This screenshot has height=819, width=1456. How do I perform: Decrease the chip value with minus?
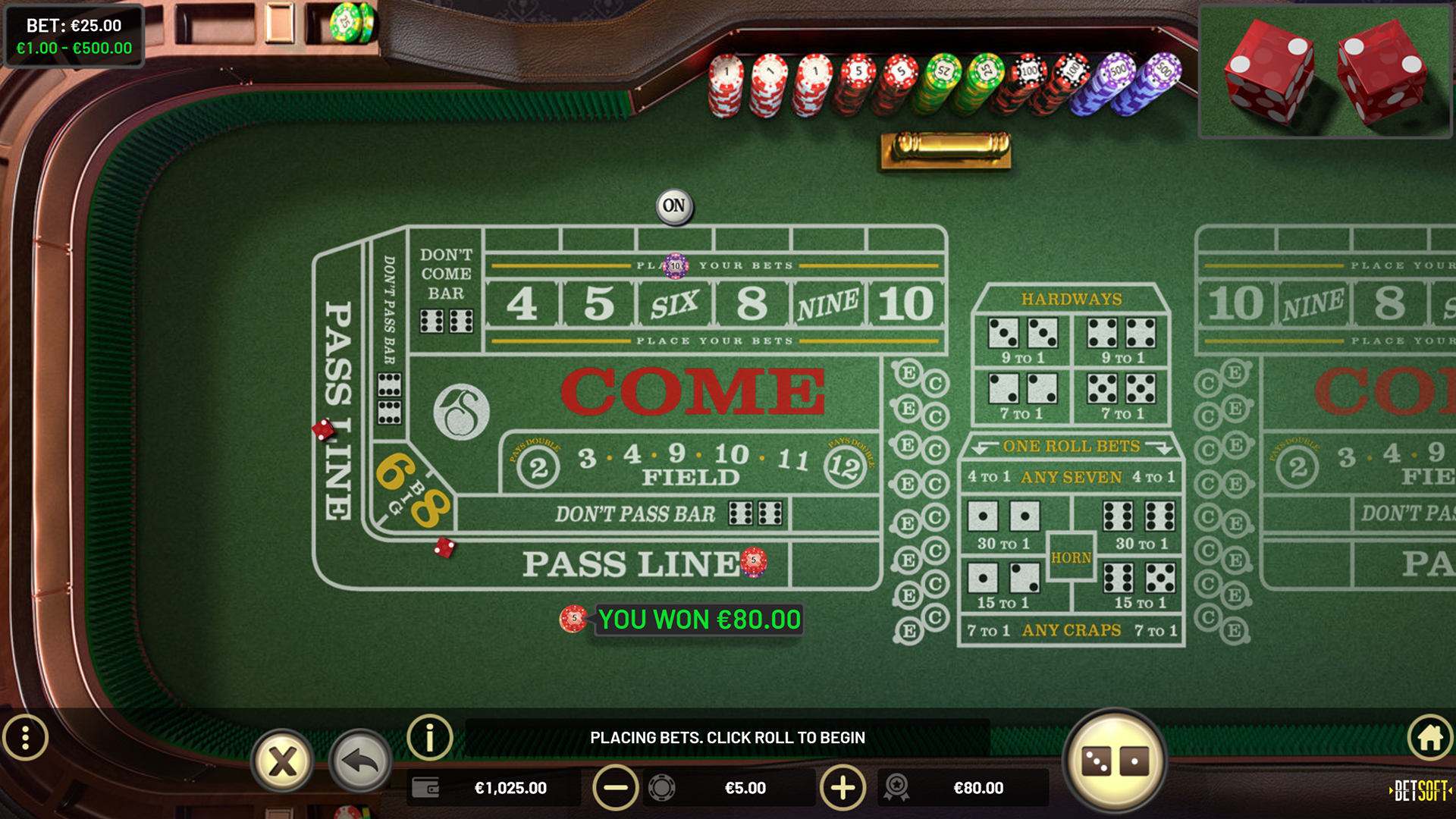[615, 788]
